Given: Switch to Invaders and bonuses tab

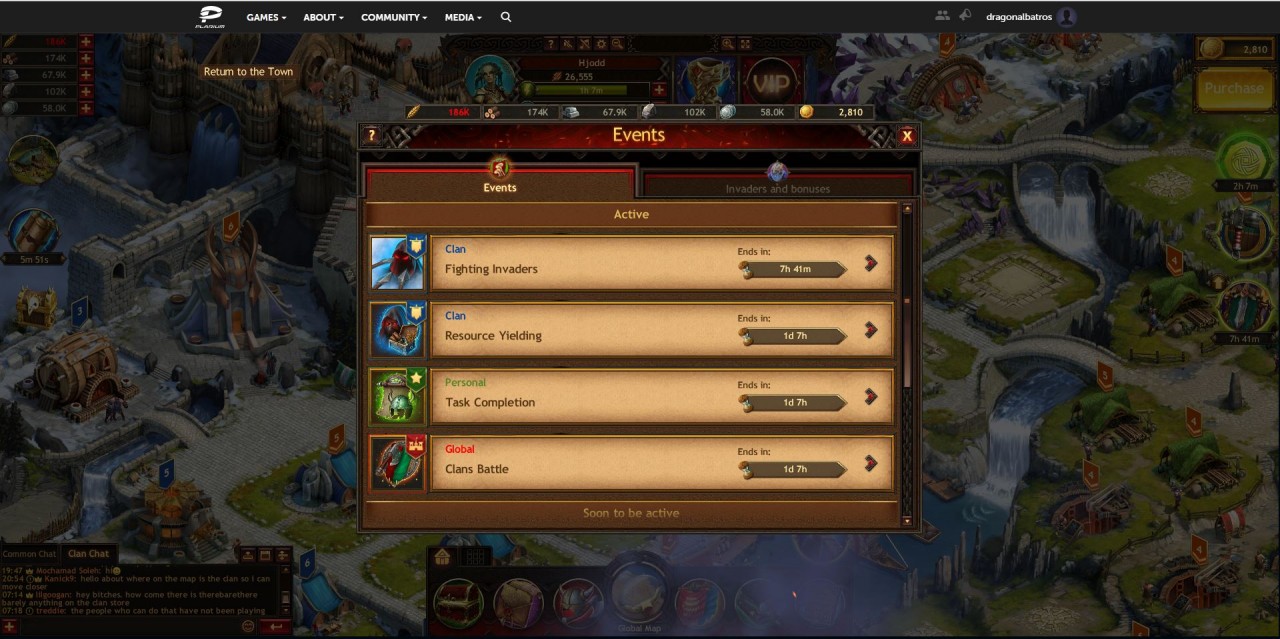Looking at the screenshot, I should [778, 182].
